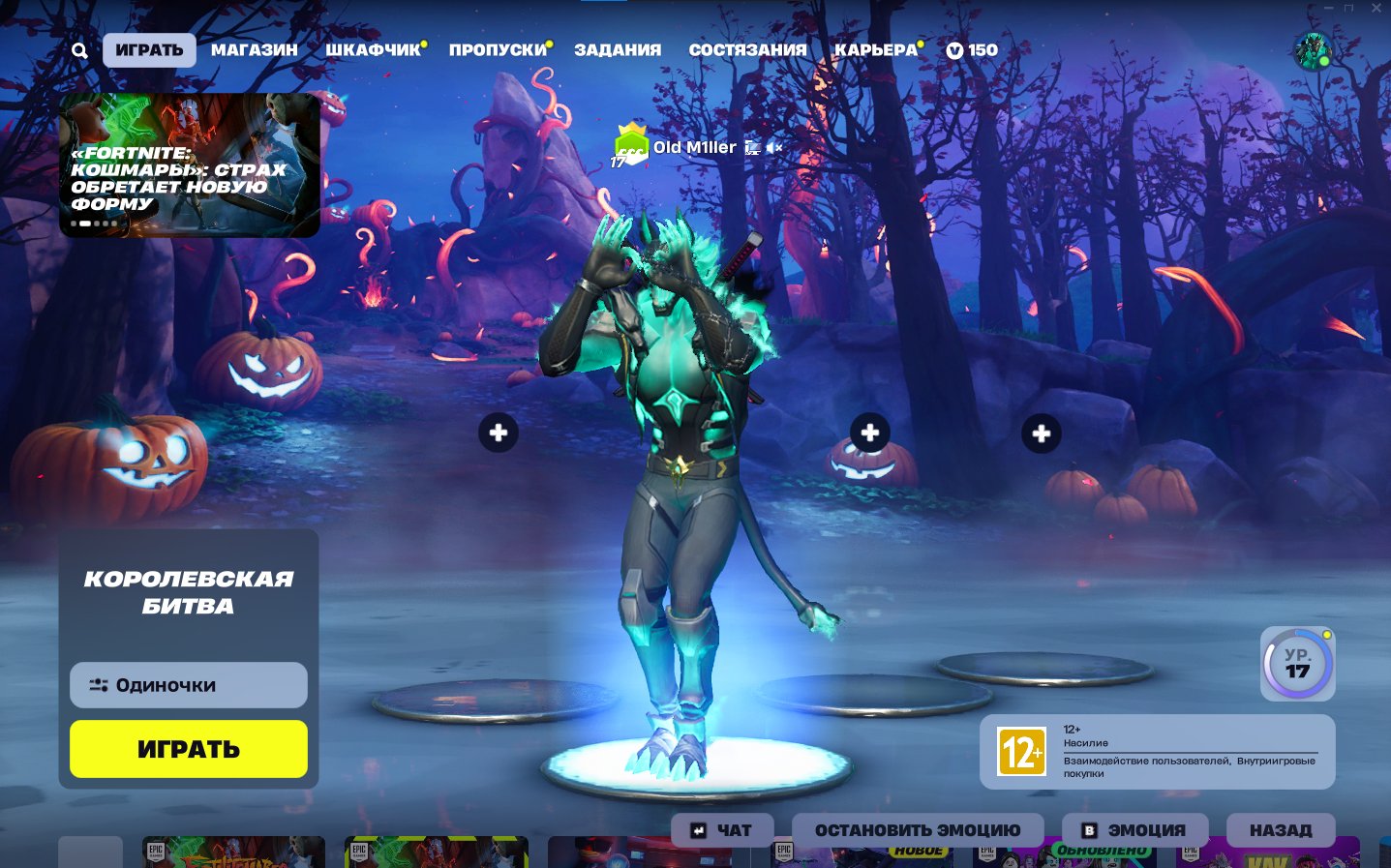Image resolution: width=1391 pixels, height=868 pixels.
Task: Click the 150 V-Bucks balance
Action: tap(972, 50)
